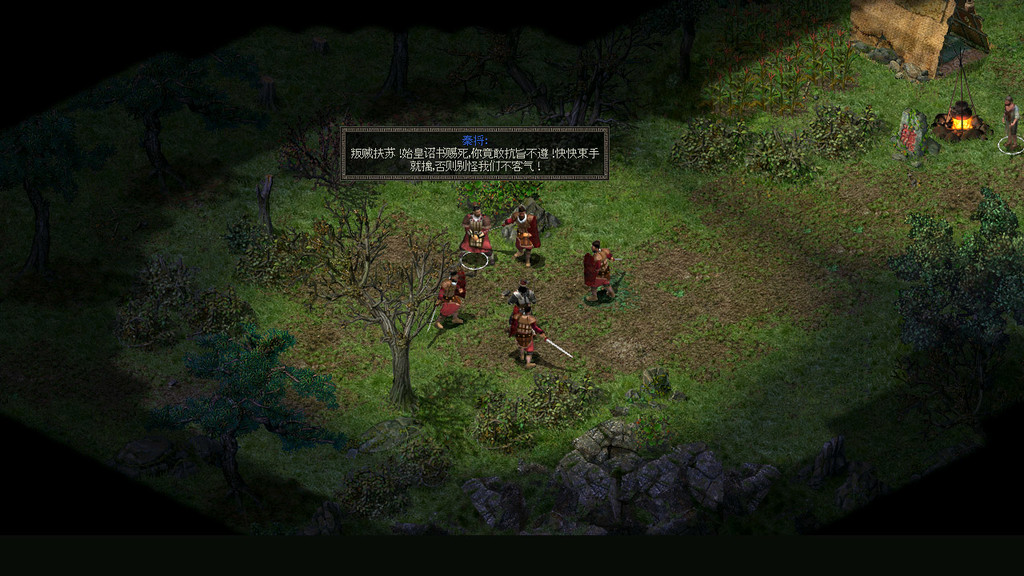1024x576 pixels.
Task: Advance the 秦将 dialogue text box
Action: coord(474,154)
